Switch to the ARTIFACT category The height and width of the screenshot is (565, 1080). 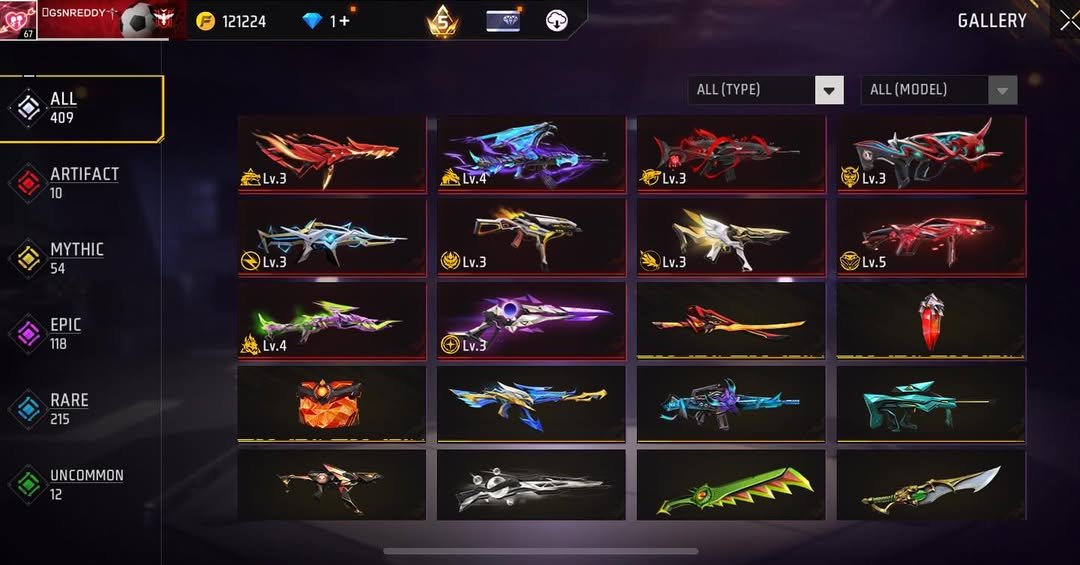click(82, 183)
